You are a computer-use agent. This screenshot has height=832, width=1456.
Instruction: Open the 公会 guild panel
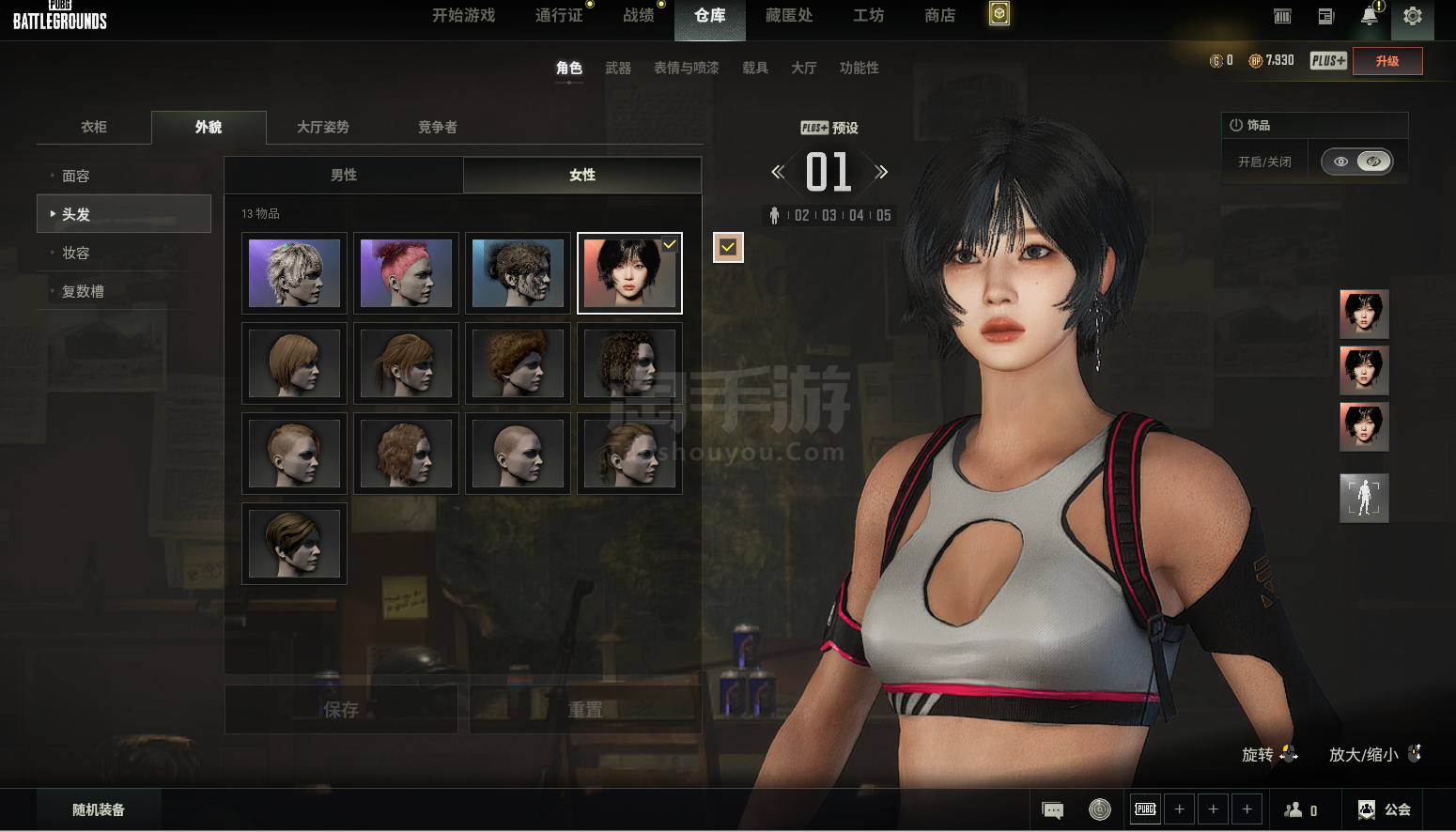(x=1385, y=810)
